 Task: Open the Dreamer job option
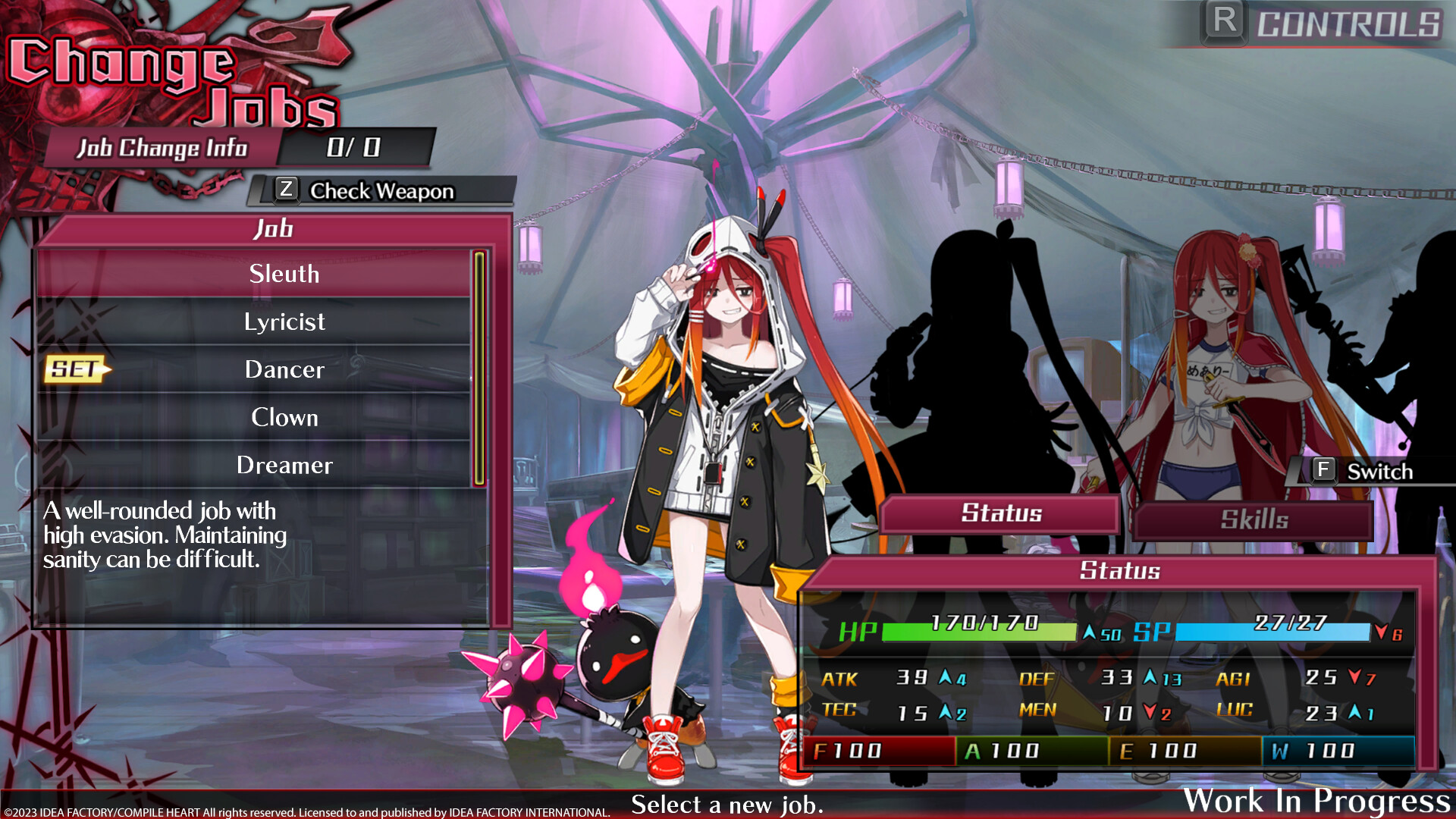284,465
